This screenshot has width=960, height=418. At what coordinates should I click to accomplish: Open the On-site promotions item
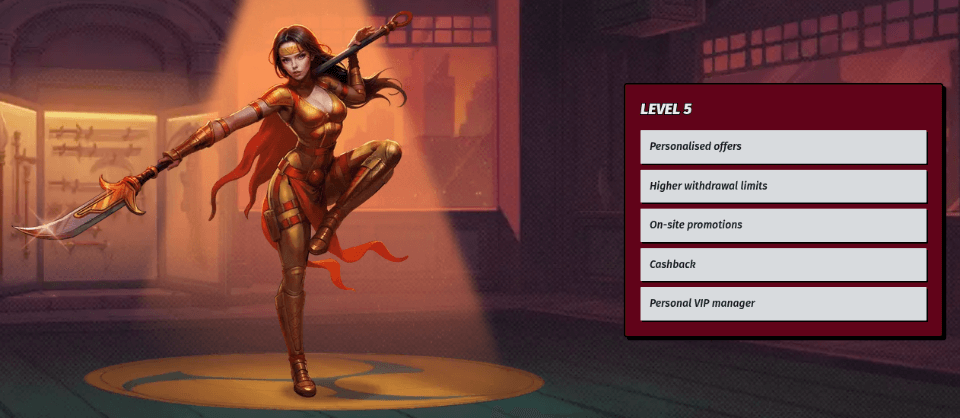pos(783,225)
